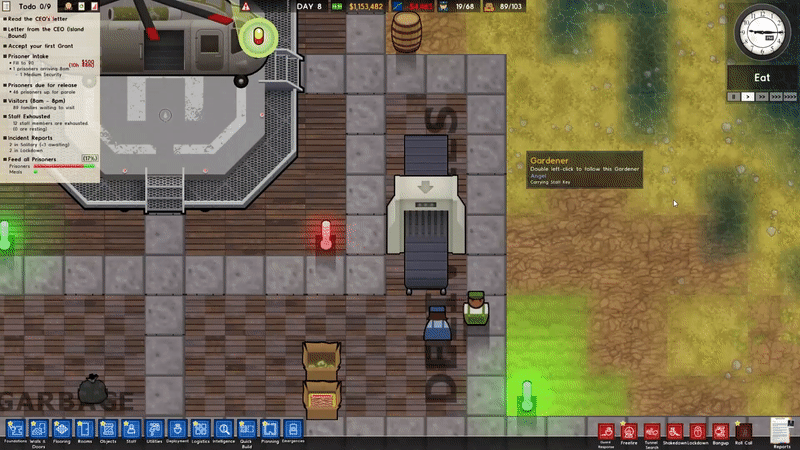Show the Utilities menu
Viewport: 800px width, 450px height.
[154, 428]
